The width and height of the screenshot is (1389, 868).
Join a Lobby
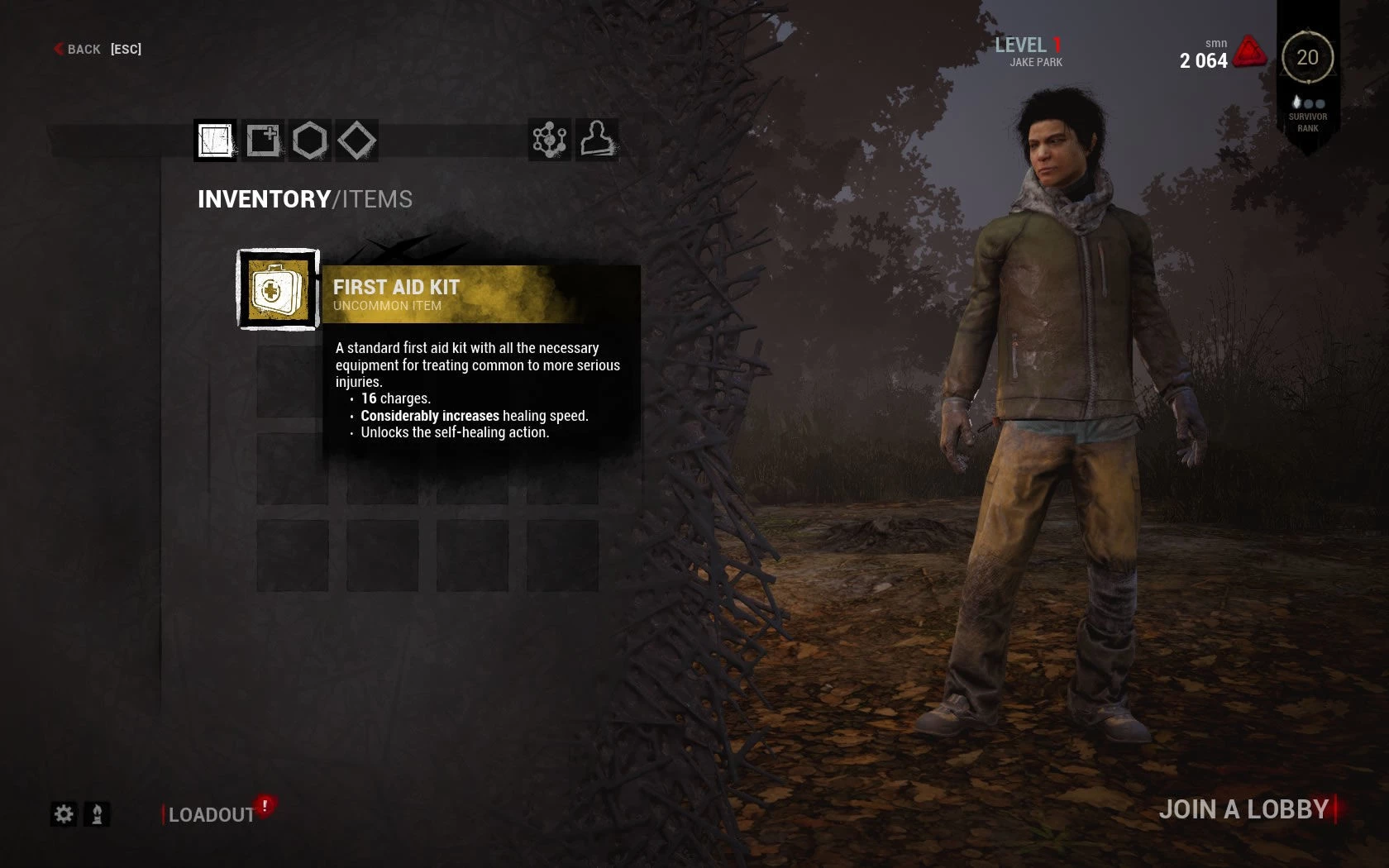pos(1243,809)
